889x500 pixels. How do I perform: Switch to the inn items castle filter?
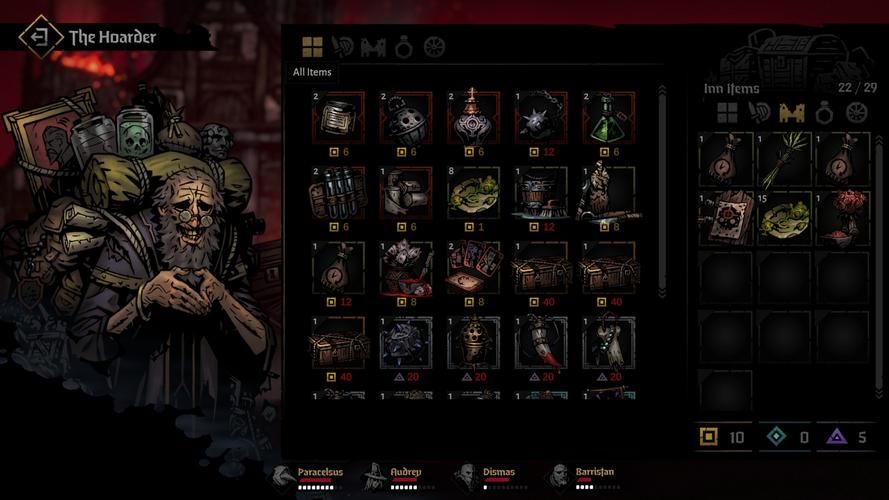pyautogui.click(x=791, y=113)
